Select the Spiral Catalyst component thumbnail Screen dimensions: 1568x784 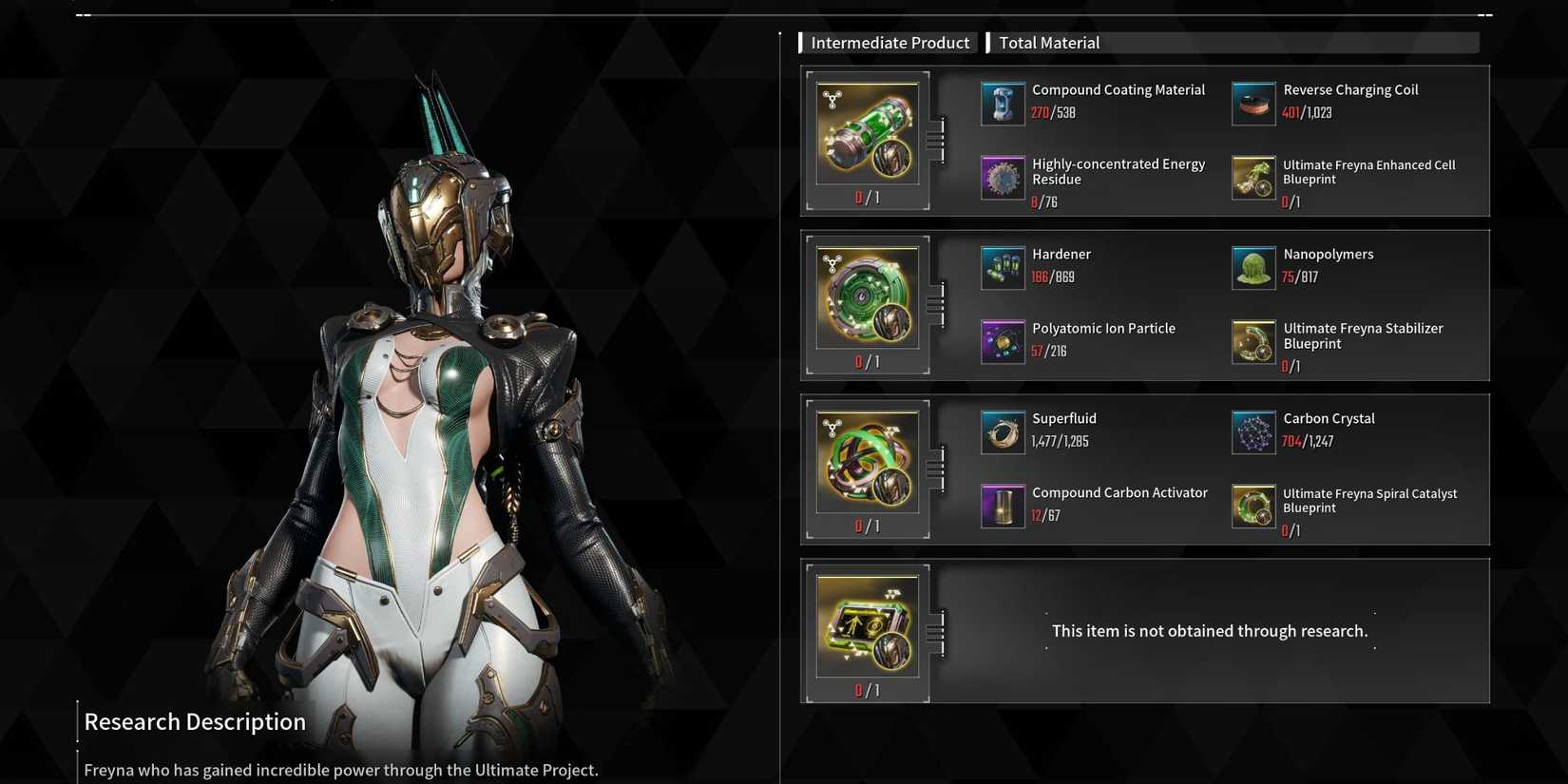coord(867,462)
